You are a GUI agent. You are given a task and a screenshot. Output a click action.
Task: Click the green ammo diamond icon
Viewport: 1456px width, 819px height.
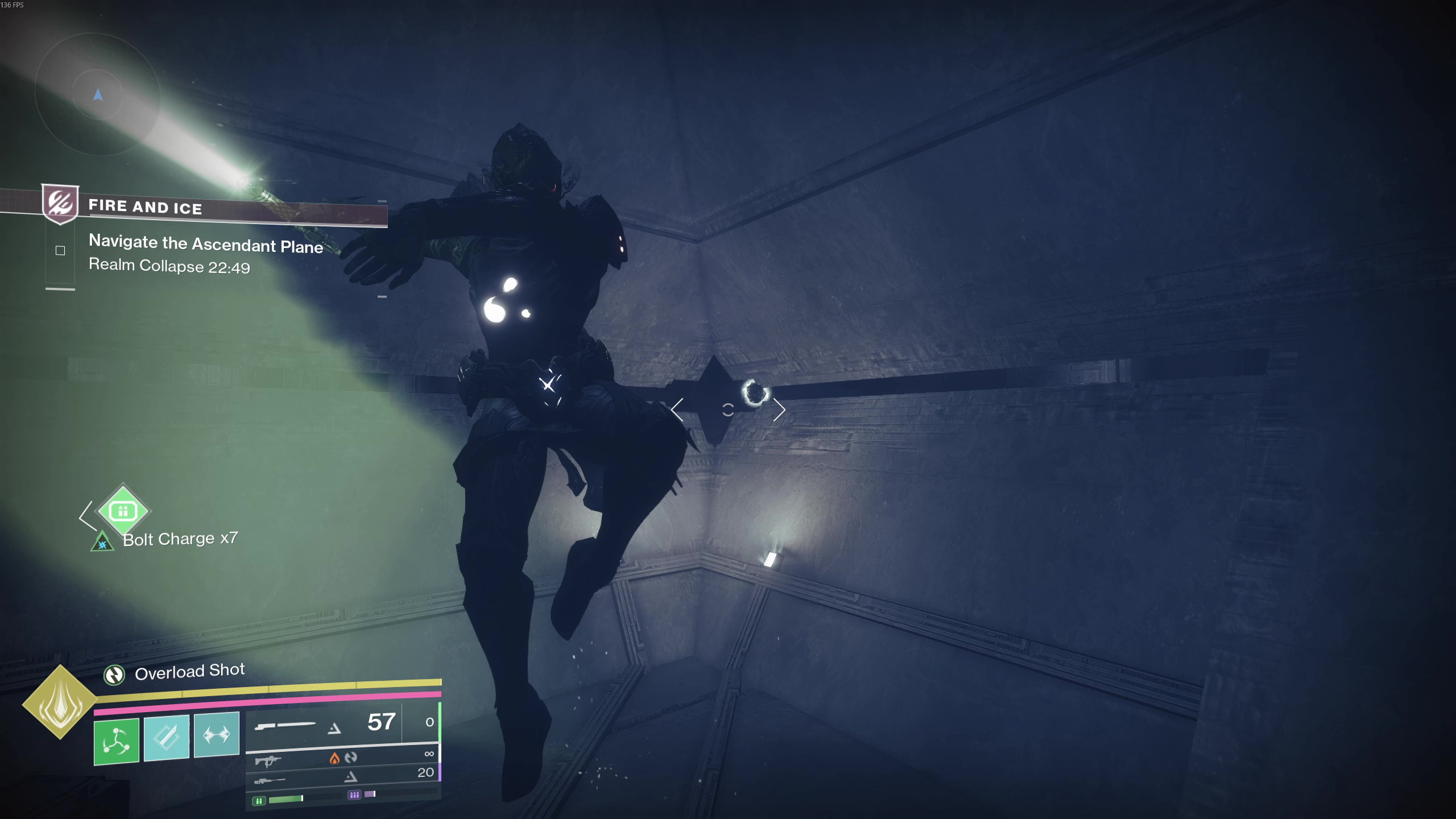[x=123, y=510]
